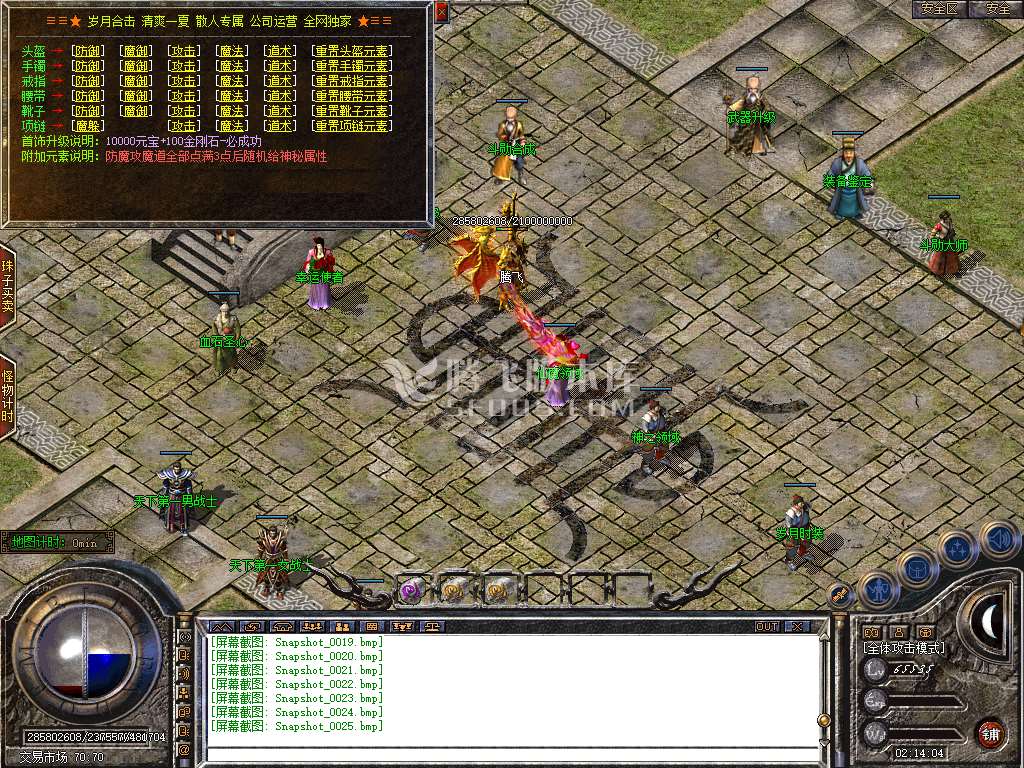Toggle the speaker sound button
Screen dimensions: 1024x768
click(x=998, y=538)
